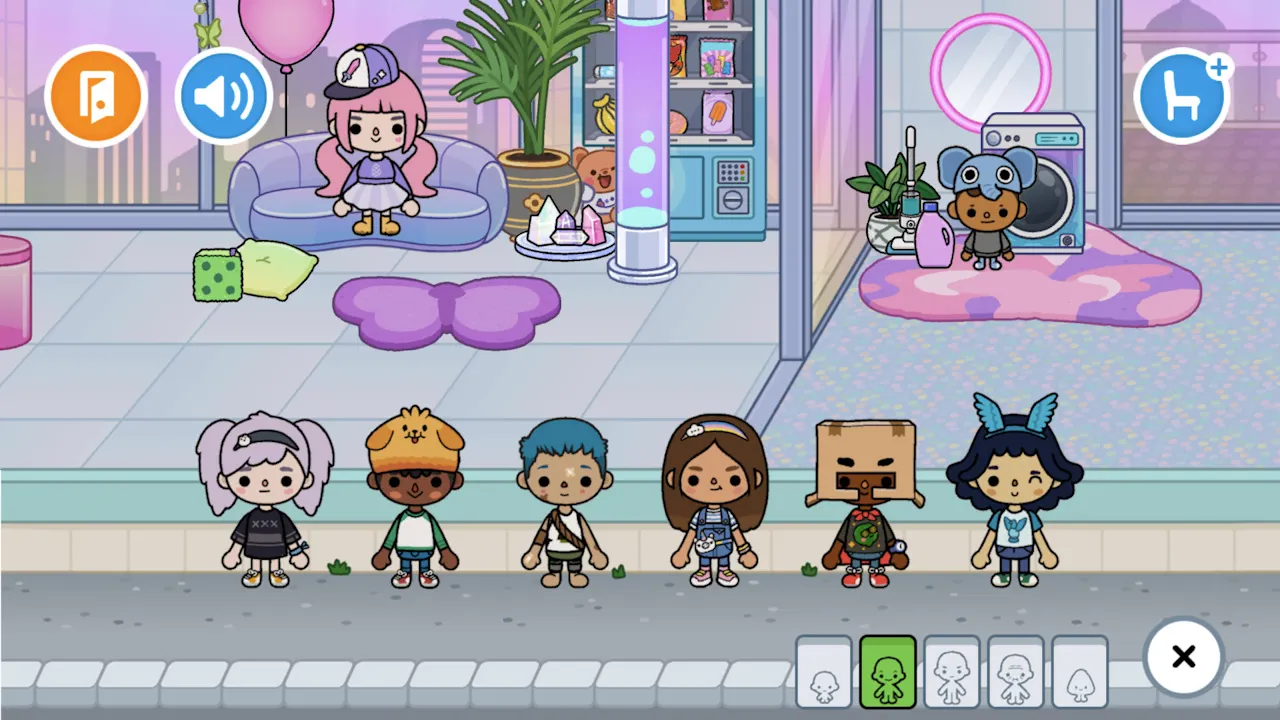The height and width of the screenshot is (720, 1280).
Task: Select the baby body silhouette card
Action: [x=824, y=672]
